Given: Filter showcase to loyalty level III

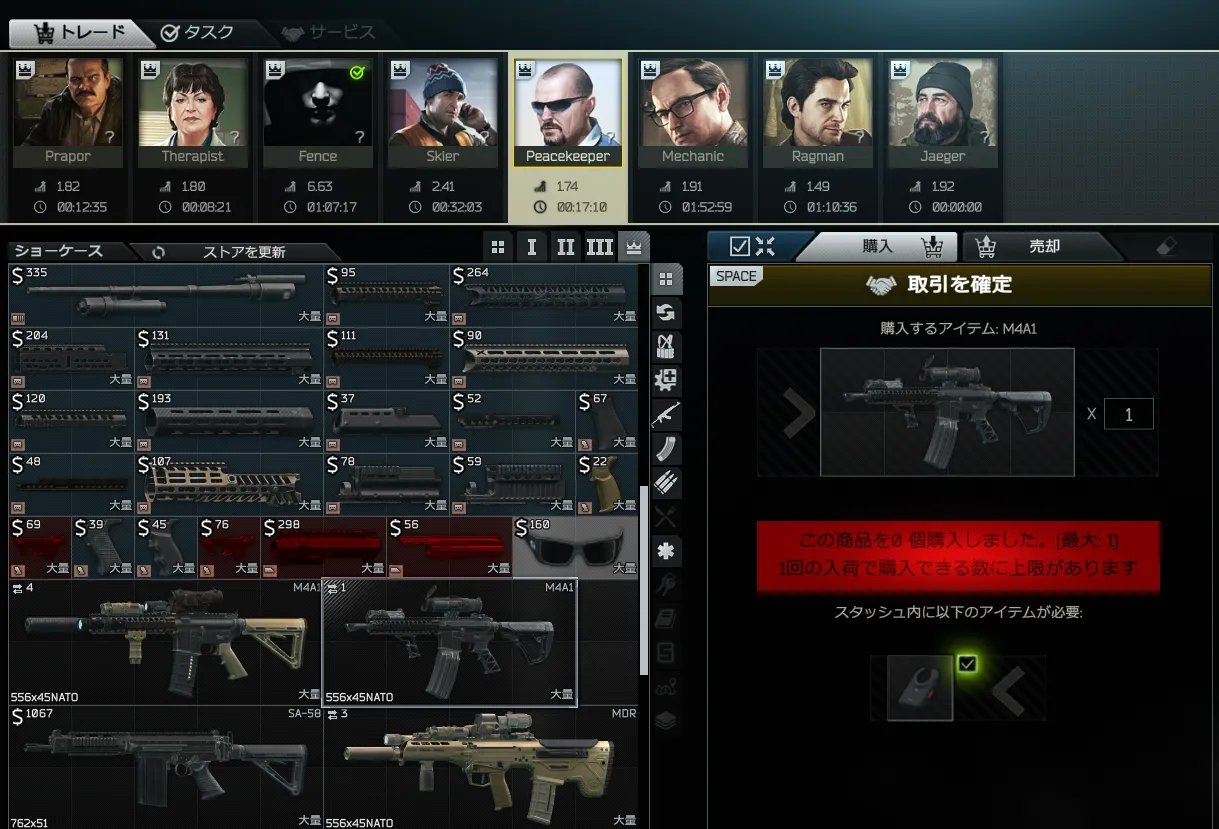Looking at the screenshot, I should click(x=599, y=247).
